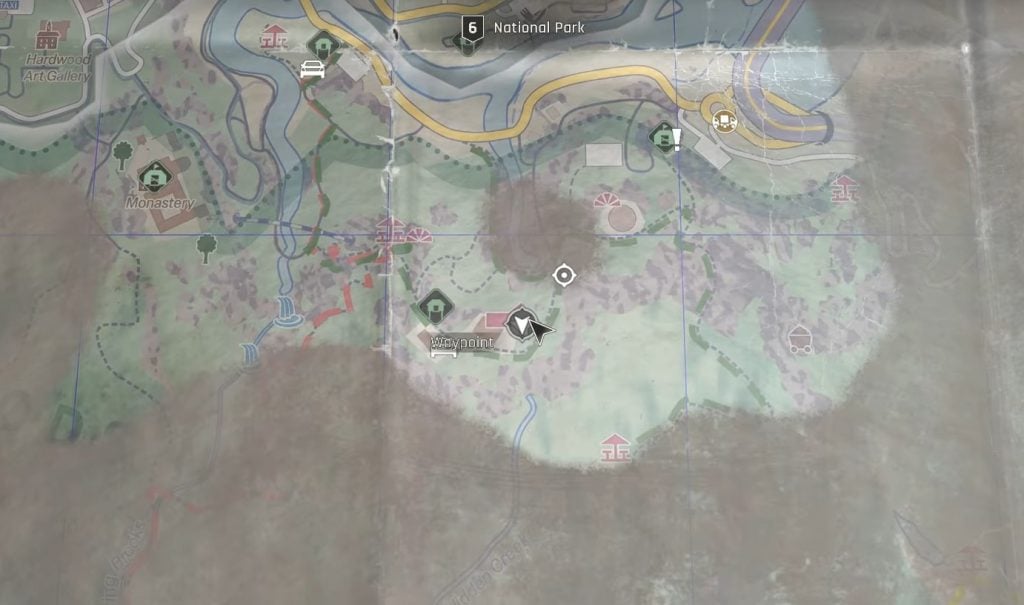
Task: Select the white circular target marker
Action: pos(564,275)
